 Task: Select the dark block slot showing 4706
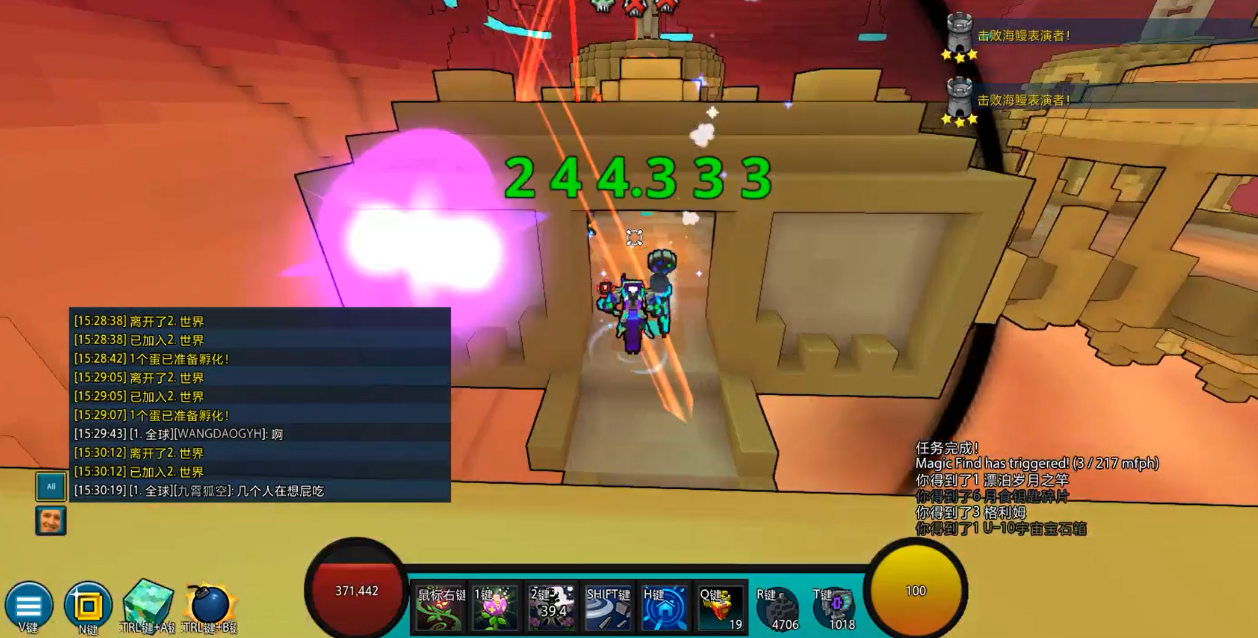coord(777,608)
